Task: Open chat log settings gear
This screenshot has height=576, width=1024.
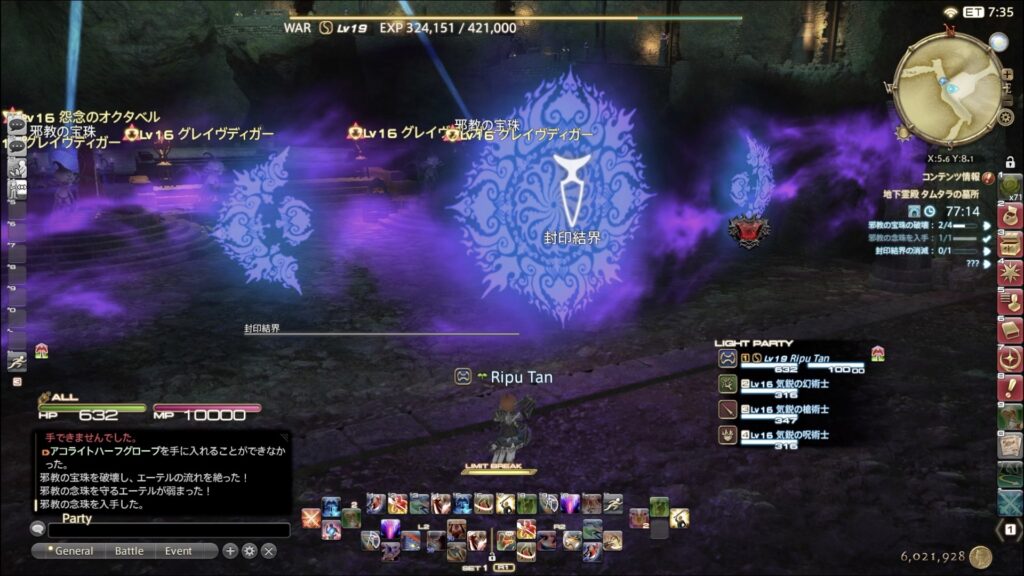Action: point(249,551)
